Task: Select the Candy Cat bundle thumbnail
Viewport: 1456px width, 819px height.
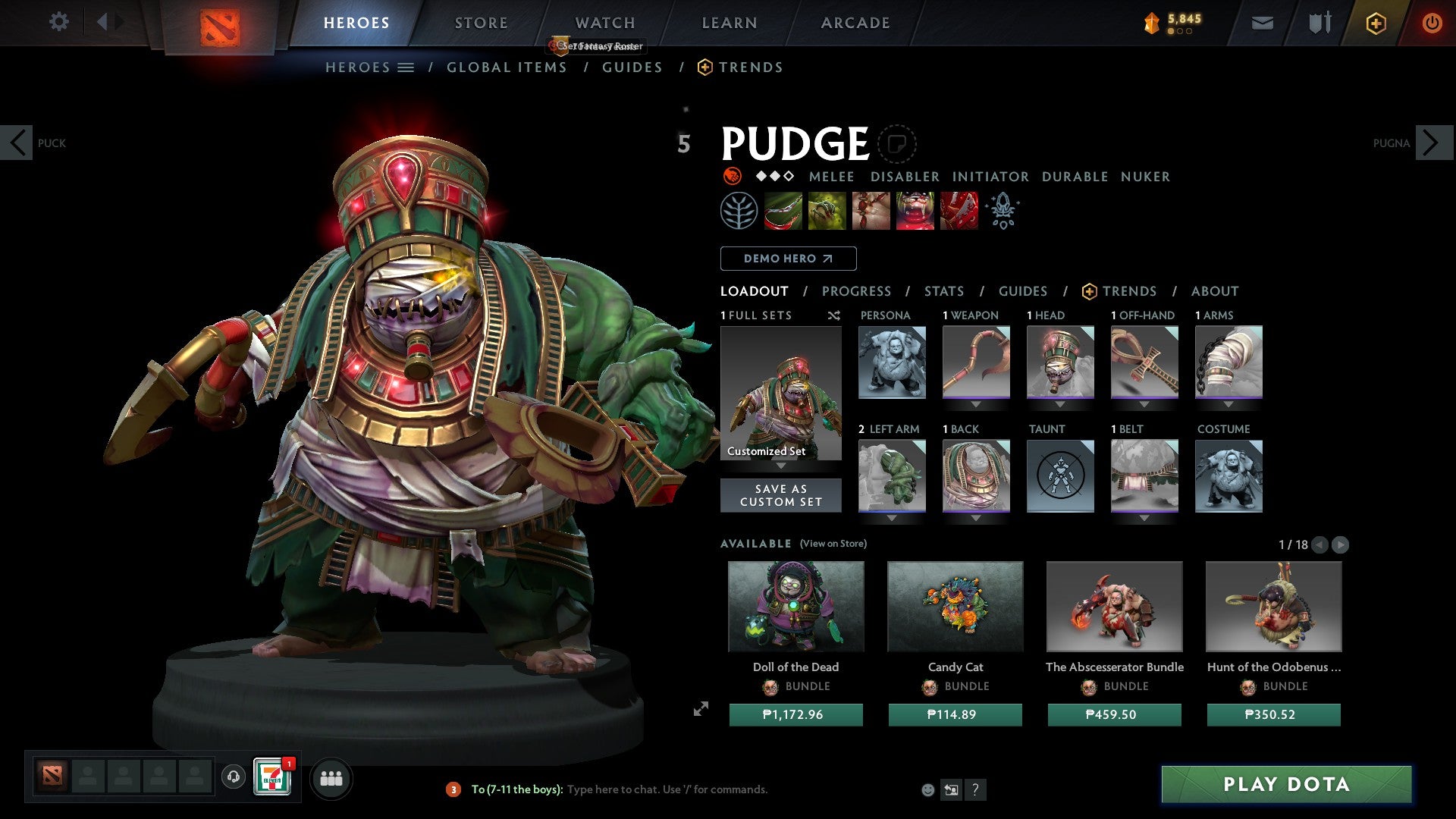Action: coord(955,606)
